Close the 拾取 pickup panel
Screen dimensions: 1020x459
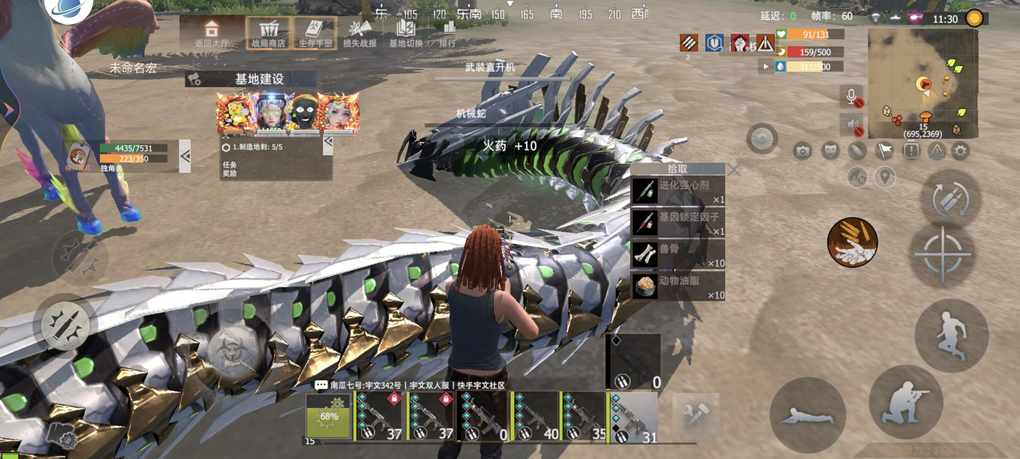pyautogui.click(x=734, y=170)
